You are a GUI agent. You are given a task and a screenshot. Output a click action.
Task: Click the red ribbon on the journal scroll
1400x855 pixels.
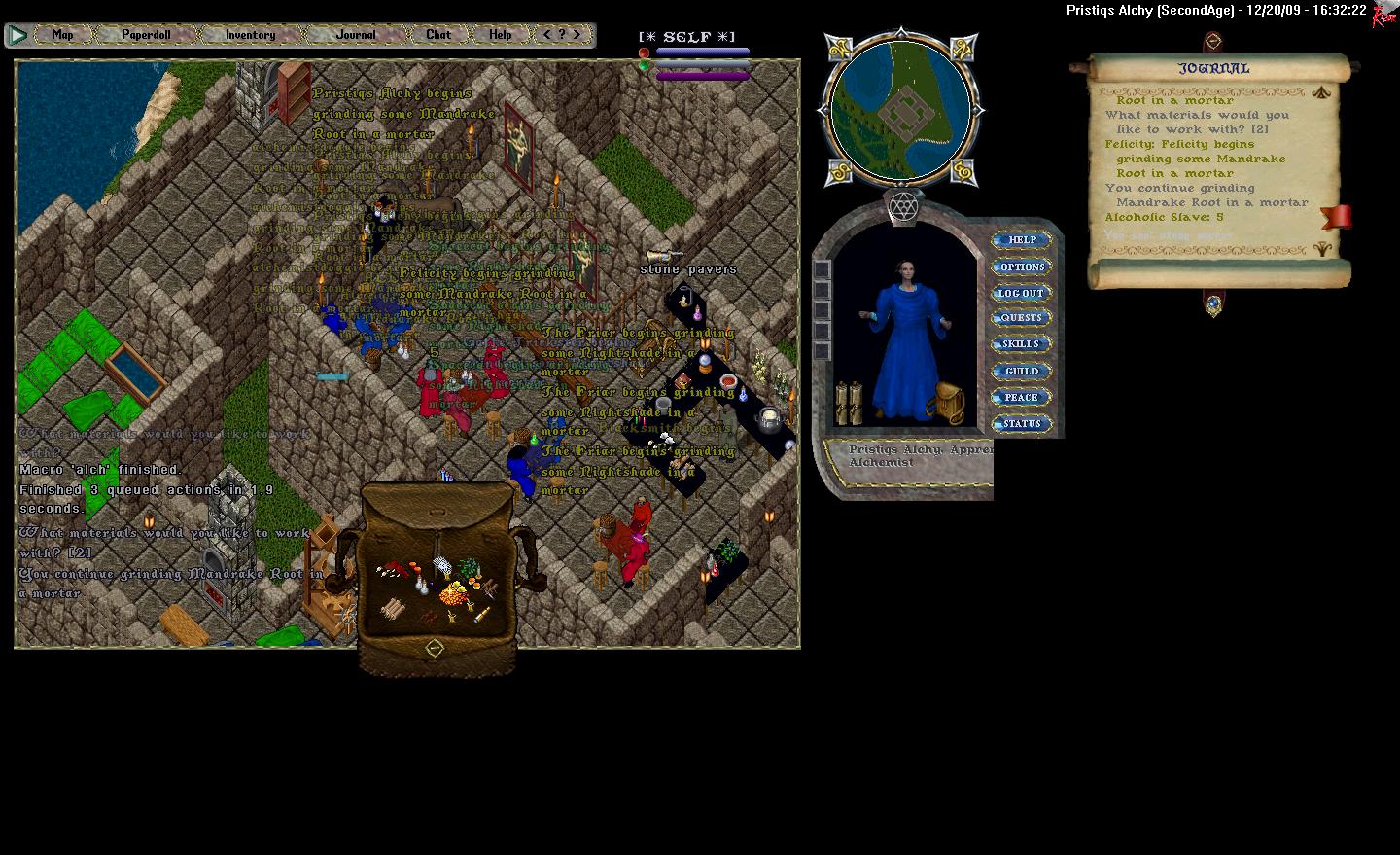click(1337, 216)
